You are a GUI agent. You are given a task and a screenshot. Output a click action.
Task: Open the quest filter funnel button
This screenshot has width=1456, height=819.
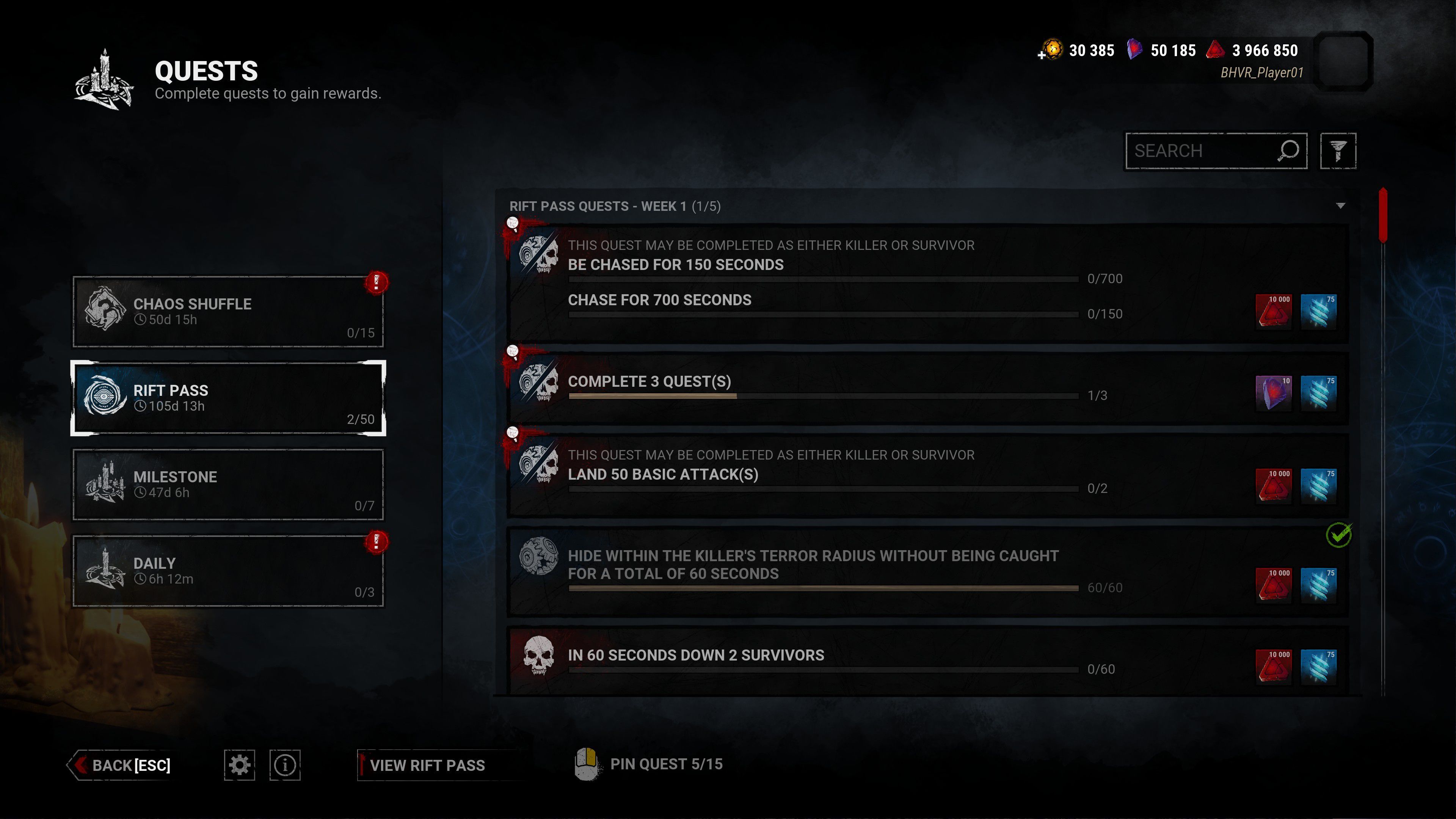click(x=1337, y=151)
